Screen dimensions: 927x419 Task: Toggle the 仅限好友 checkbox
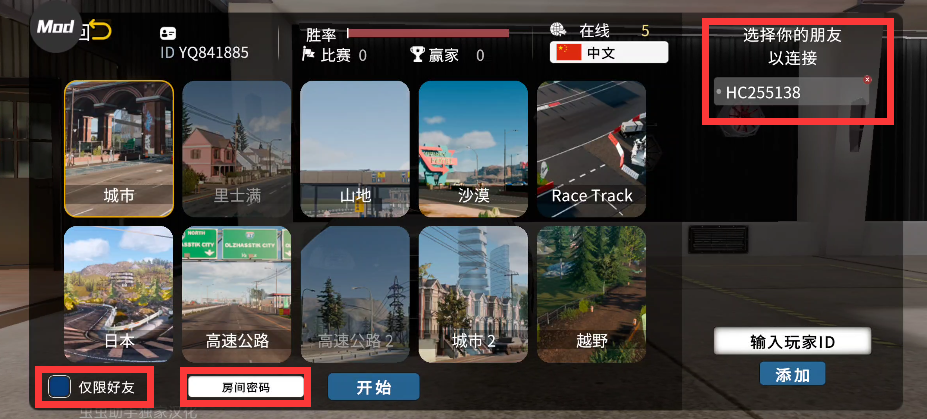[59, 386]
